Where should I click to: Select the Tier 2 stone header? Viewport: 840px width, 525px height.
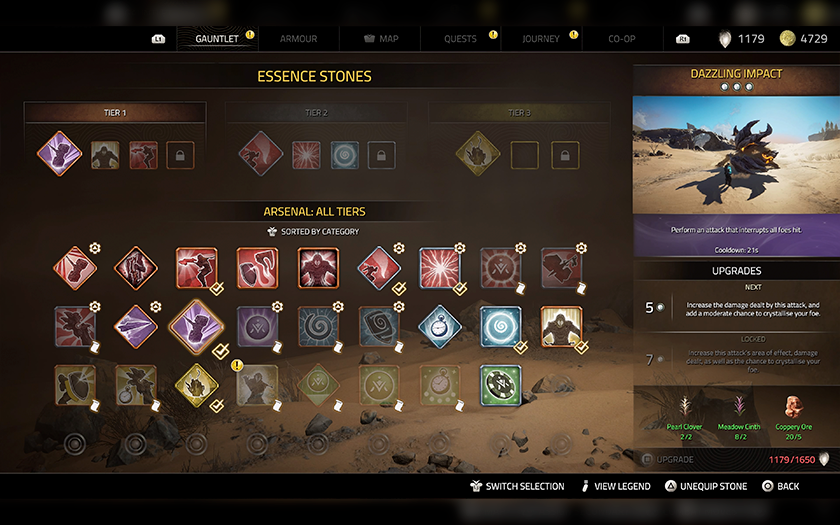[316, 113]
